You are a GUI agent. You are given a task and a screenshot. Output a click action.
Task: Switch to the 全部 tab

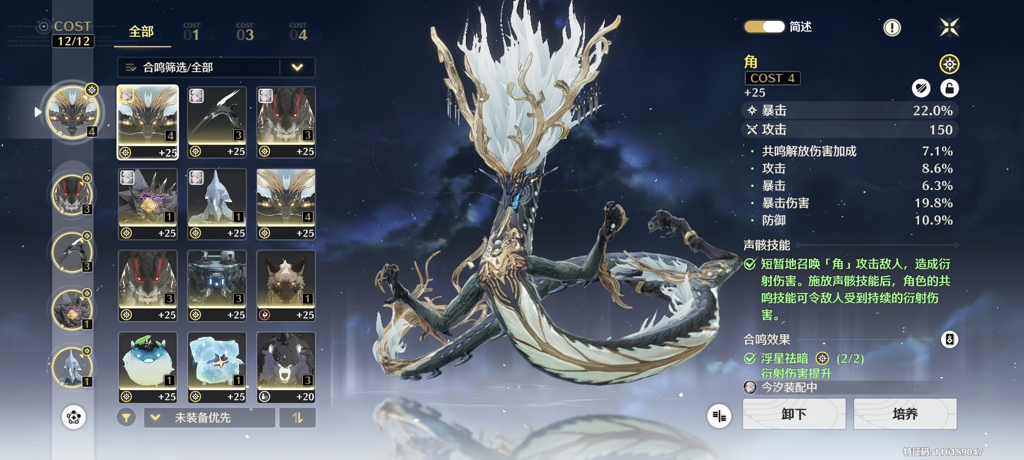[141, 32]
